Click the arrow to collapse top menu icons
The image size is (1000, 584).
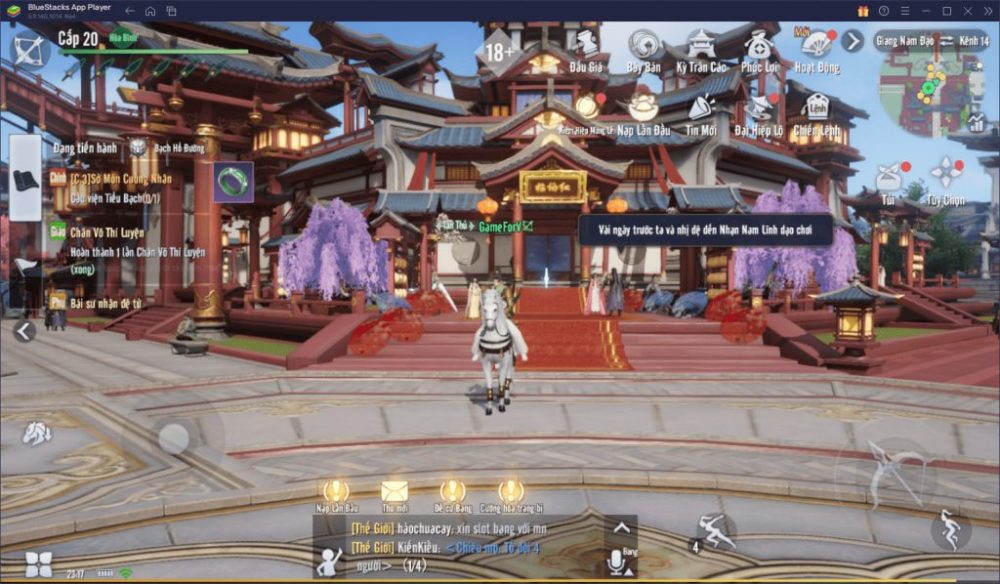tap(852, 41)
